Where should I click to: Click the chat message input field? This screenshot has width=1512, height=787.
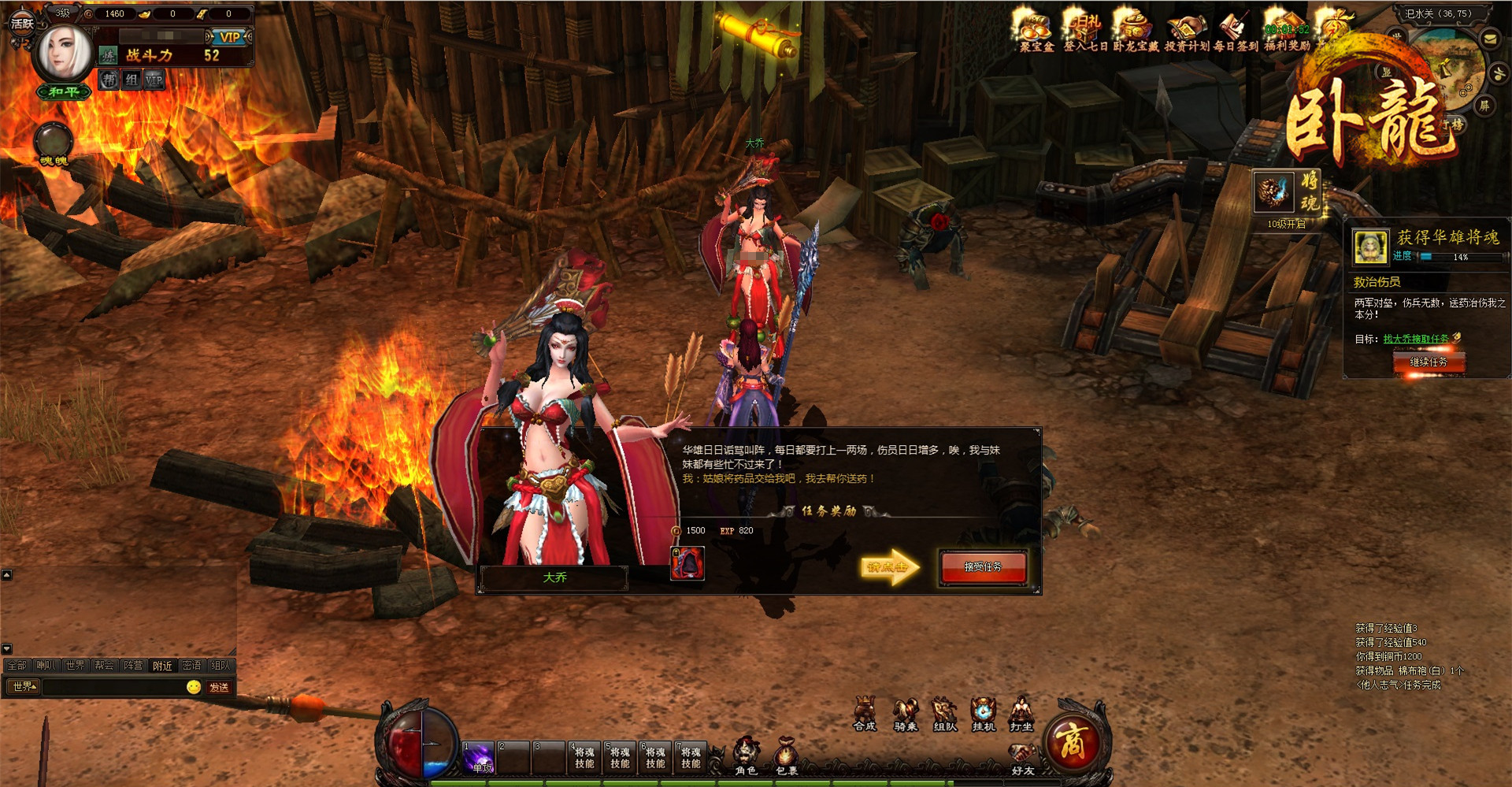tap(114, 687)
